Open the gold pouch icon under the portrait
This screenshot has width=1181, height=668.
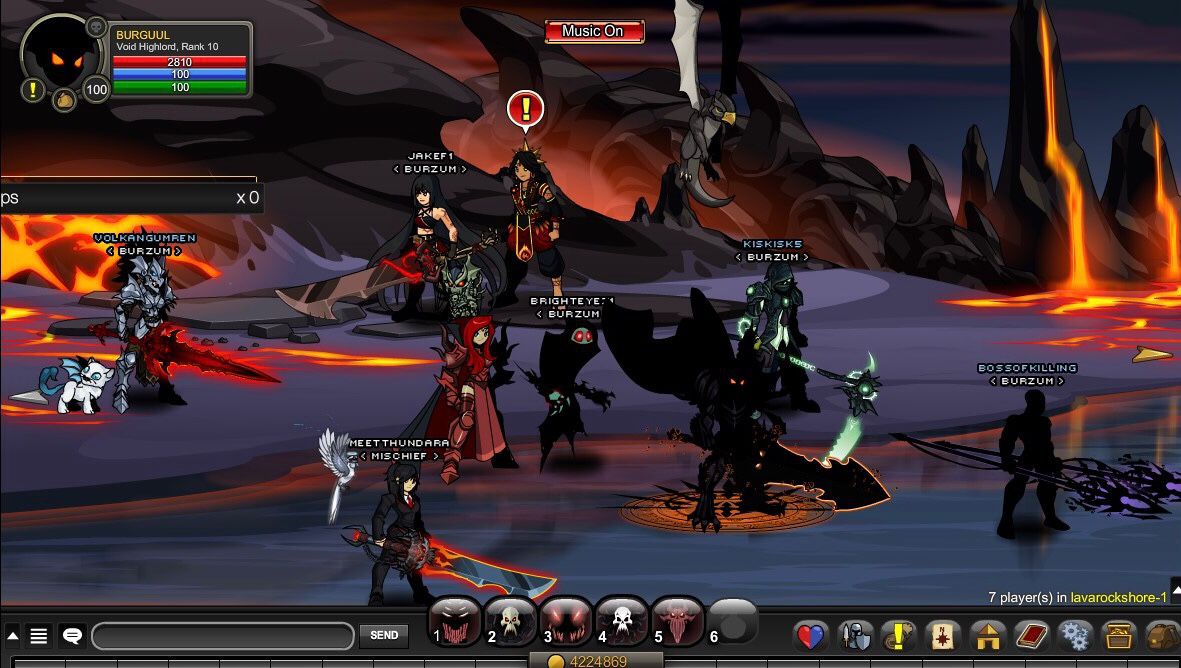pyautogui.click(x=64, y=99)
